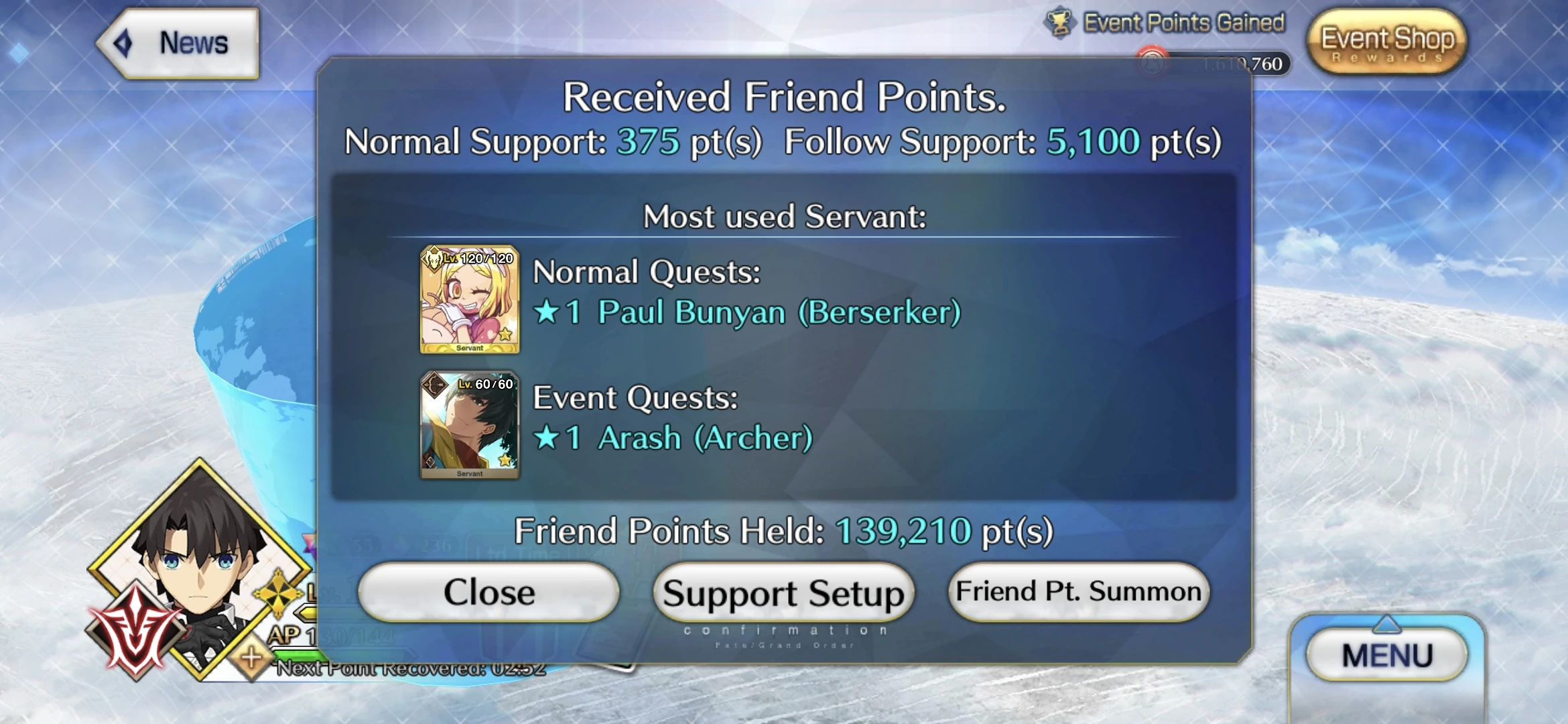
Task: Expand the MENU panel via its chevron
Action: coord(1388,625)
